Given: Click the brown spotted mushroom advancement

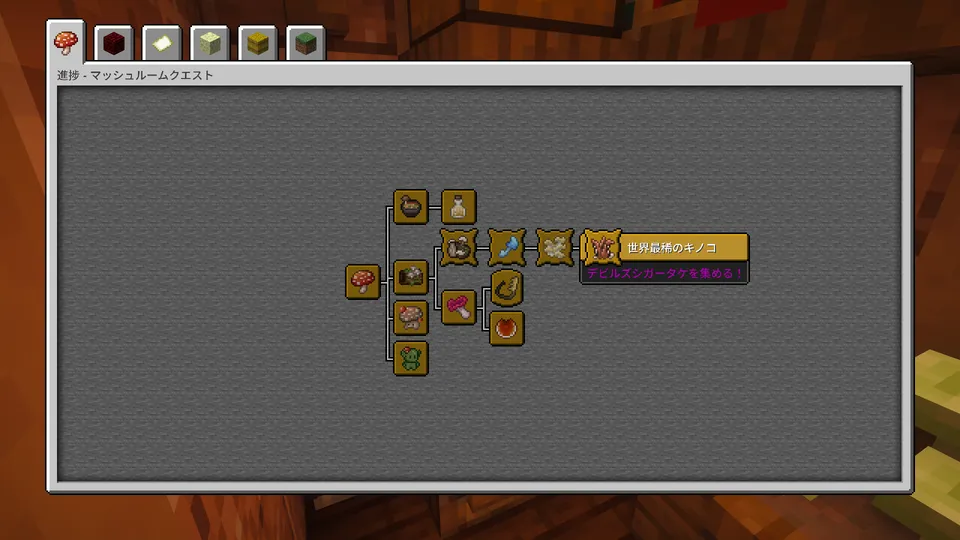Looking at the screenshot, I should click(x=411, y=318).
